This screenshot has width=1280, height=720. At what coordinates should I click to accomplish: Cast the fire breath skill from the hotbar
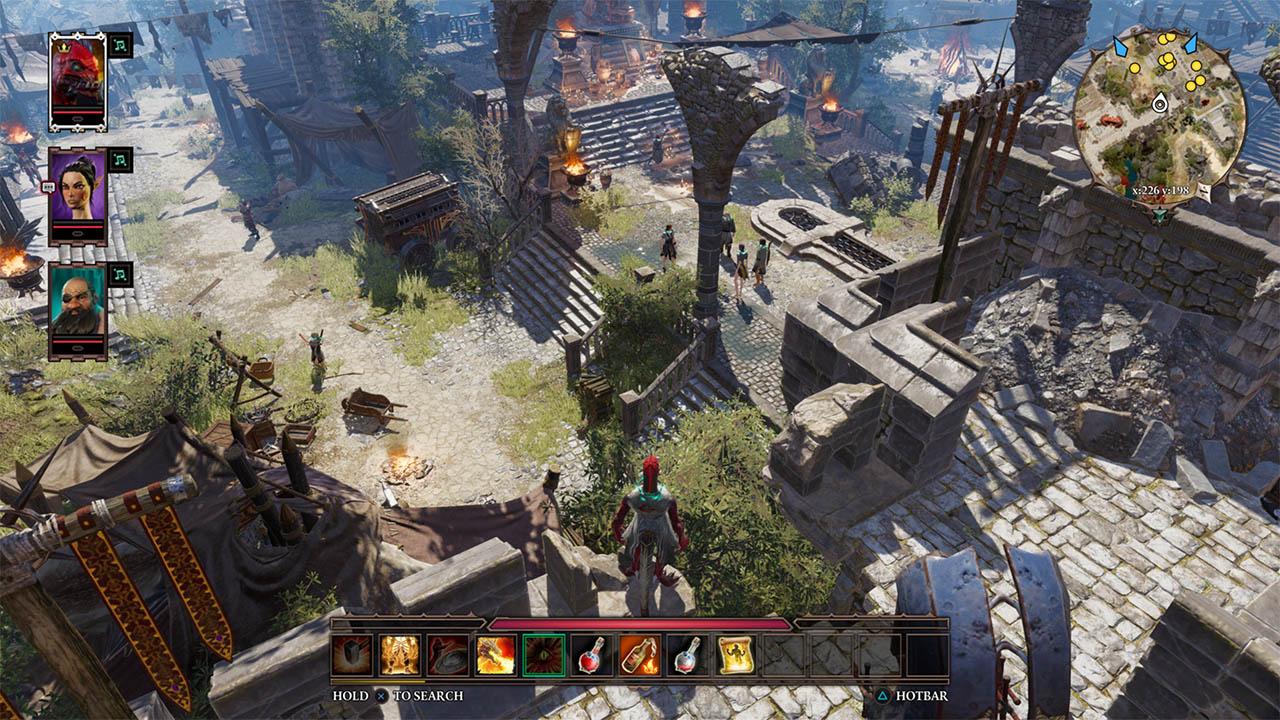click(x=496, y=655)
